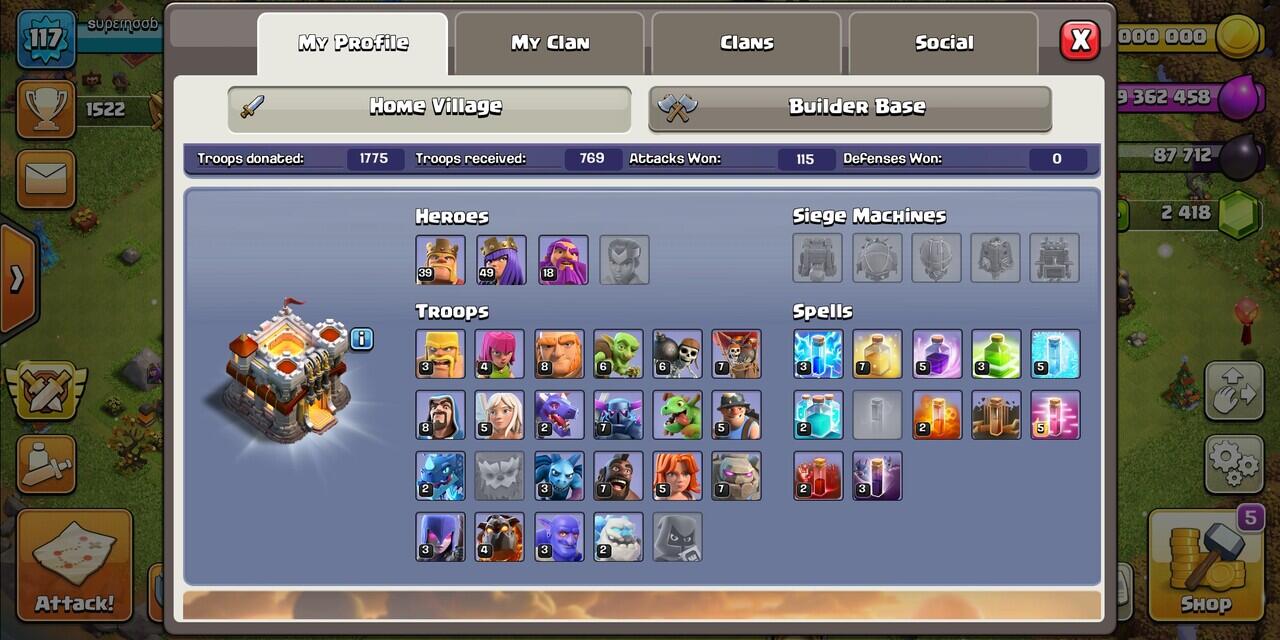Open the Settings gear

tap(1233, 463)
